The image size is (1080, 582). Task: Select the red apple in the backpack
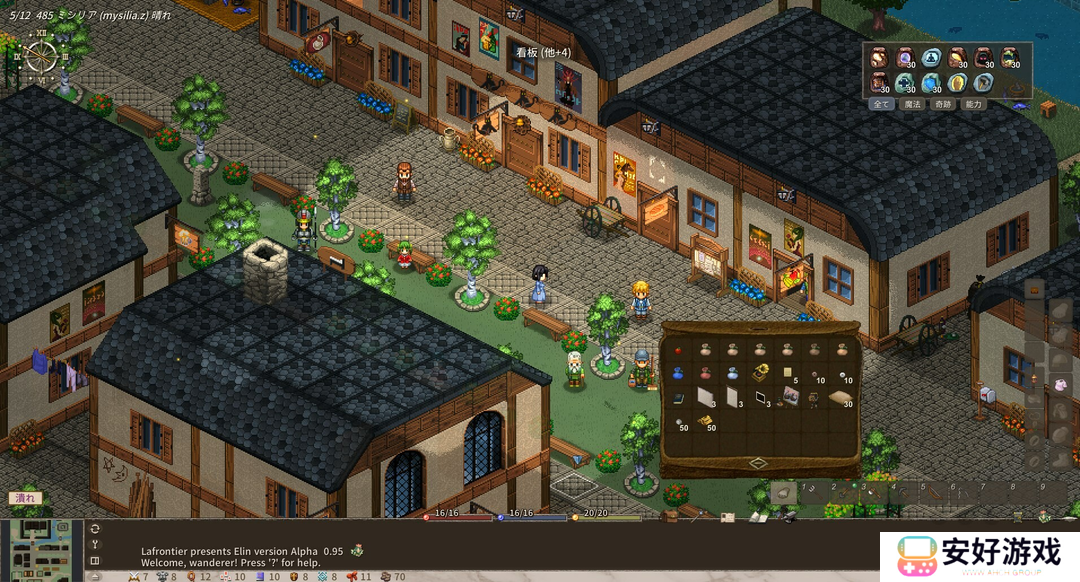tap(678, 350)
